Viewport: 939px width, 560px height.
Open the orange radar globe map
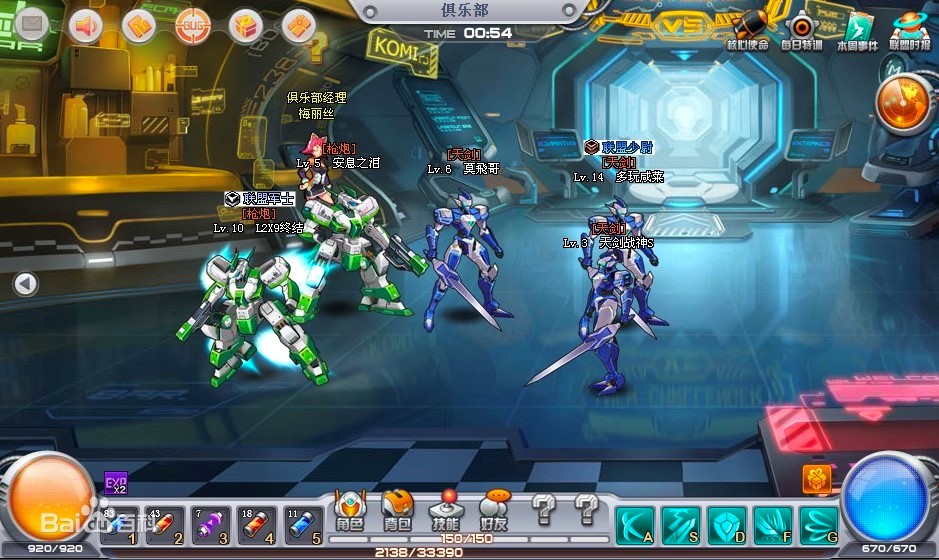point(905,103)
